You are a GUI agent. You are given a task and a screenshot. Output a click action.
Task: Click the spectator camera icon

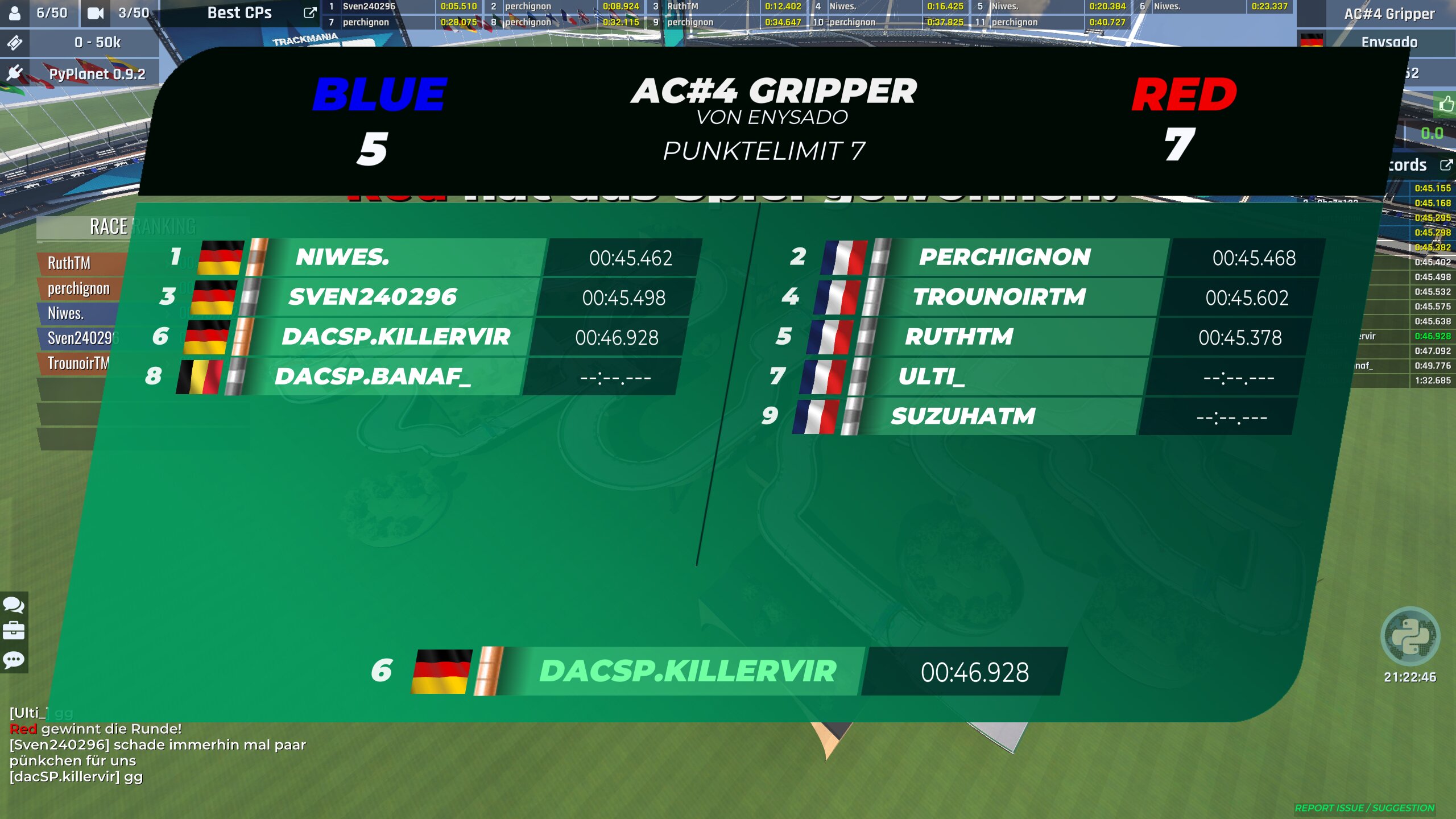click(96, 13)
